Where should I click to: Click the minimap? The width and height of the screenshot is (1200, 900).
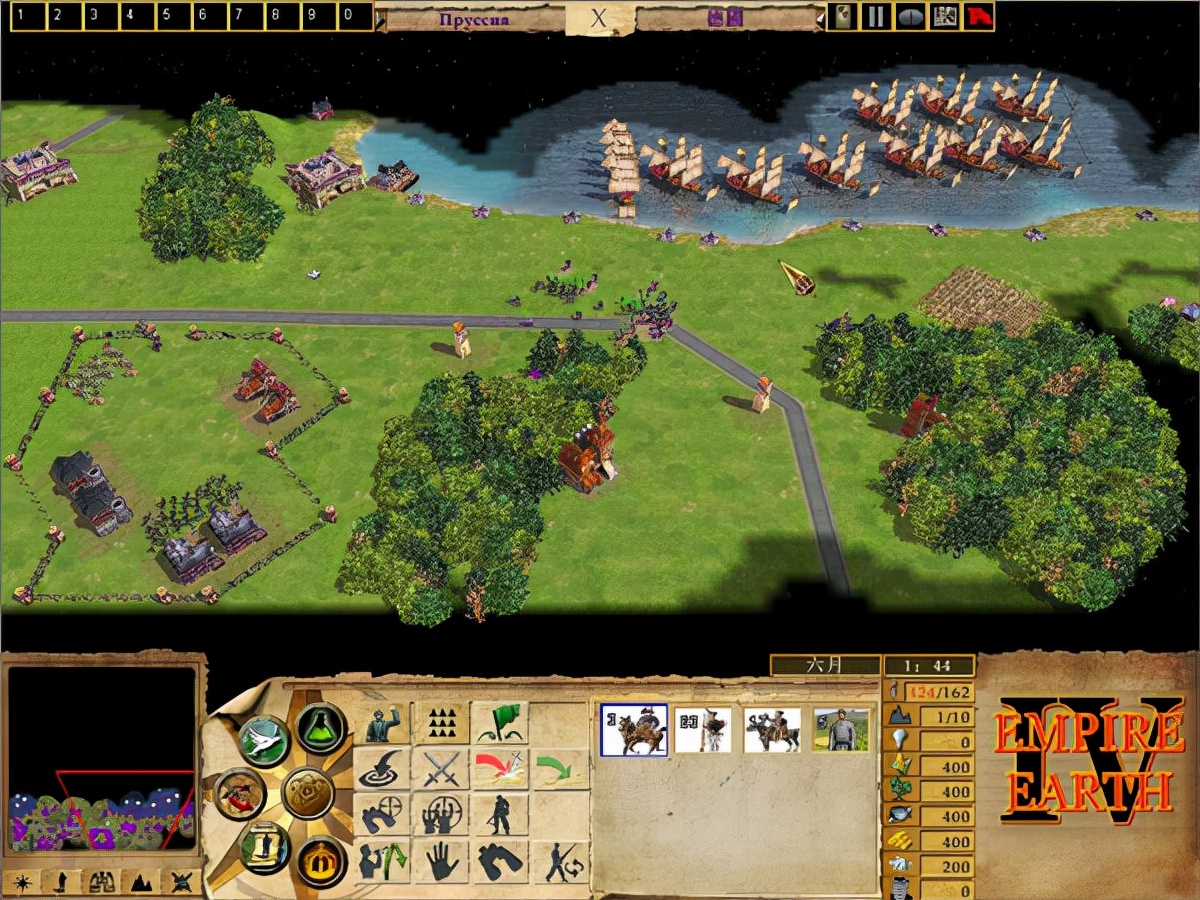tap(102, 760)
